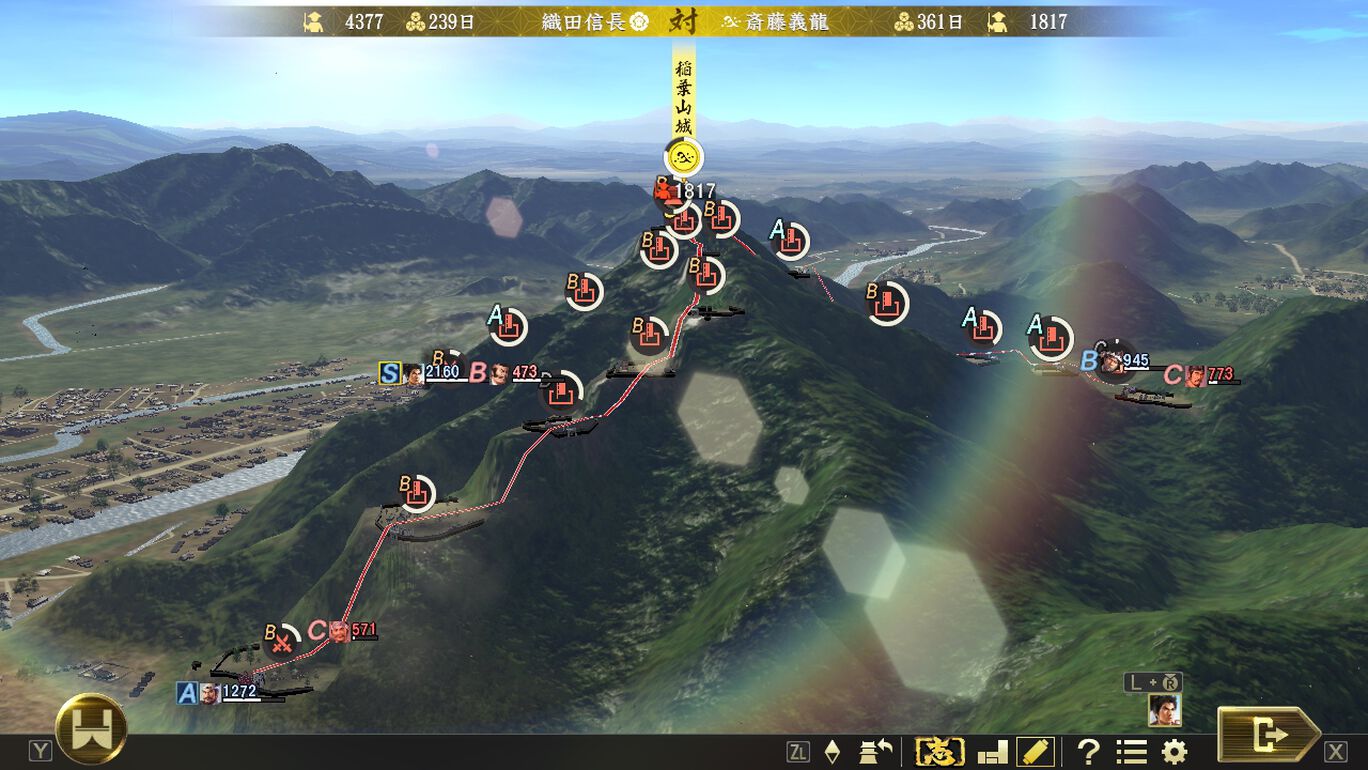This screenshot has width=1368, height=770.
Task: Select the commander portrait above the toolbar
Action: pos(1164,709)
